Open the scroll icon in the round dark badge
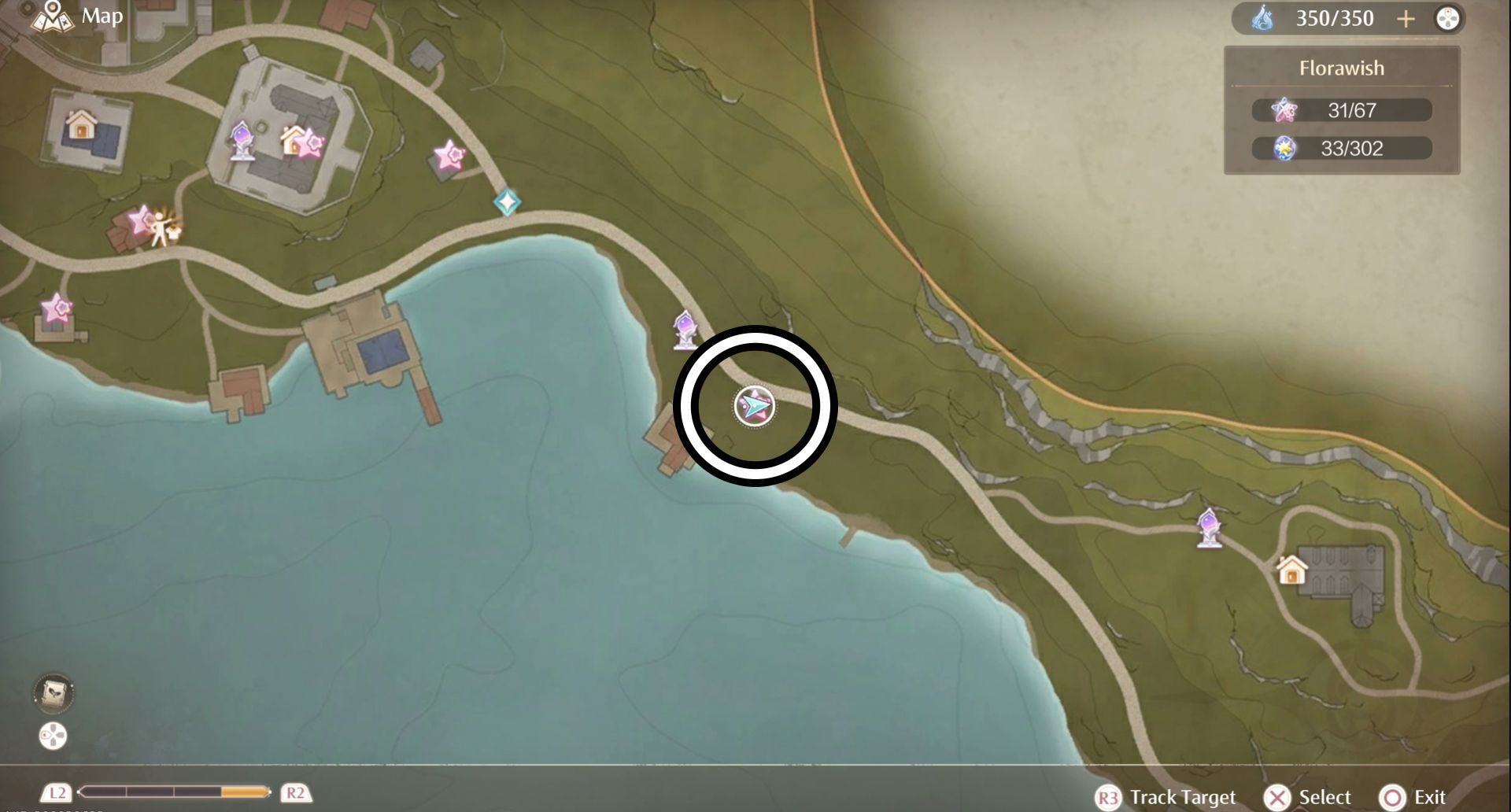This screenshot has width=1511, height=812. coord(54,692)
